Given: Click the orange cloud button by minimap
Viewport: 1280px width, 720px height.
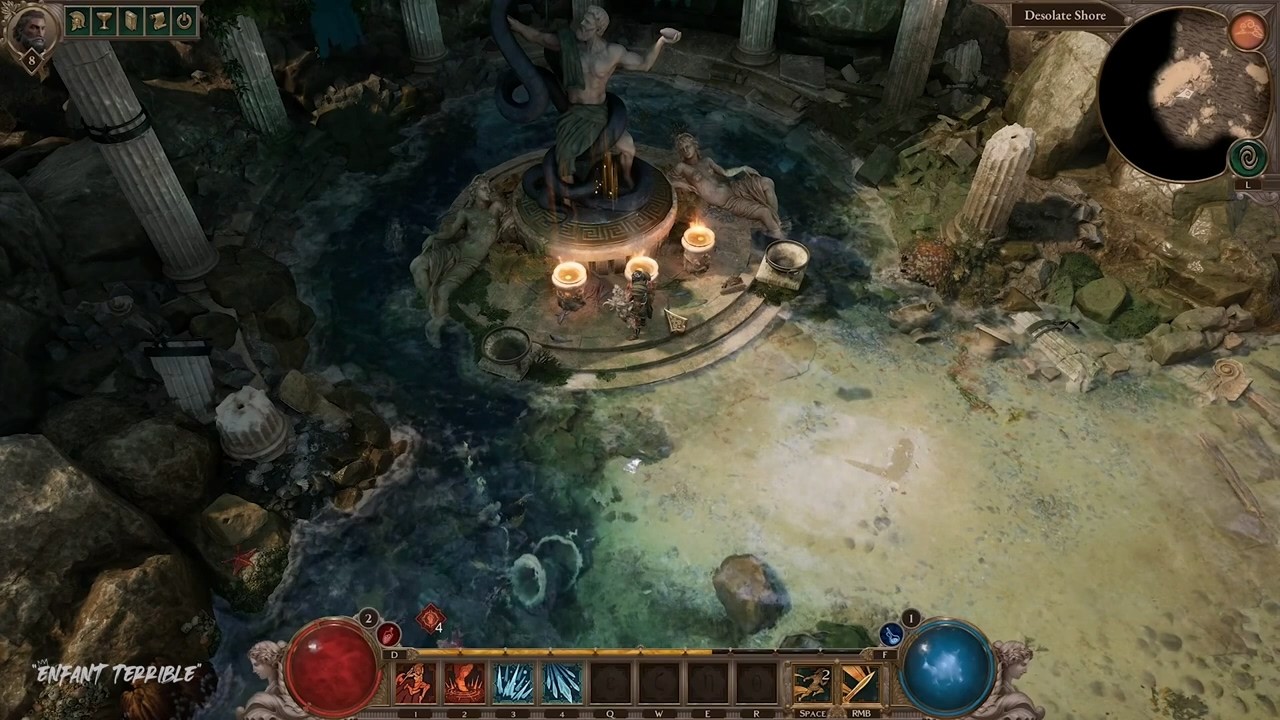Looking at the screenshot, I should pos(1248,32).
